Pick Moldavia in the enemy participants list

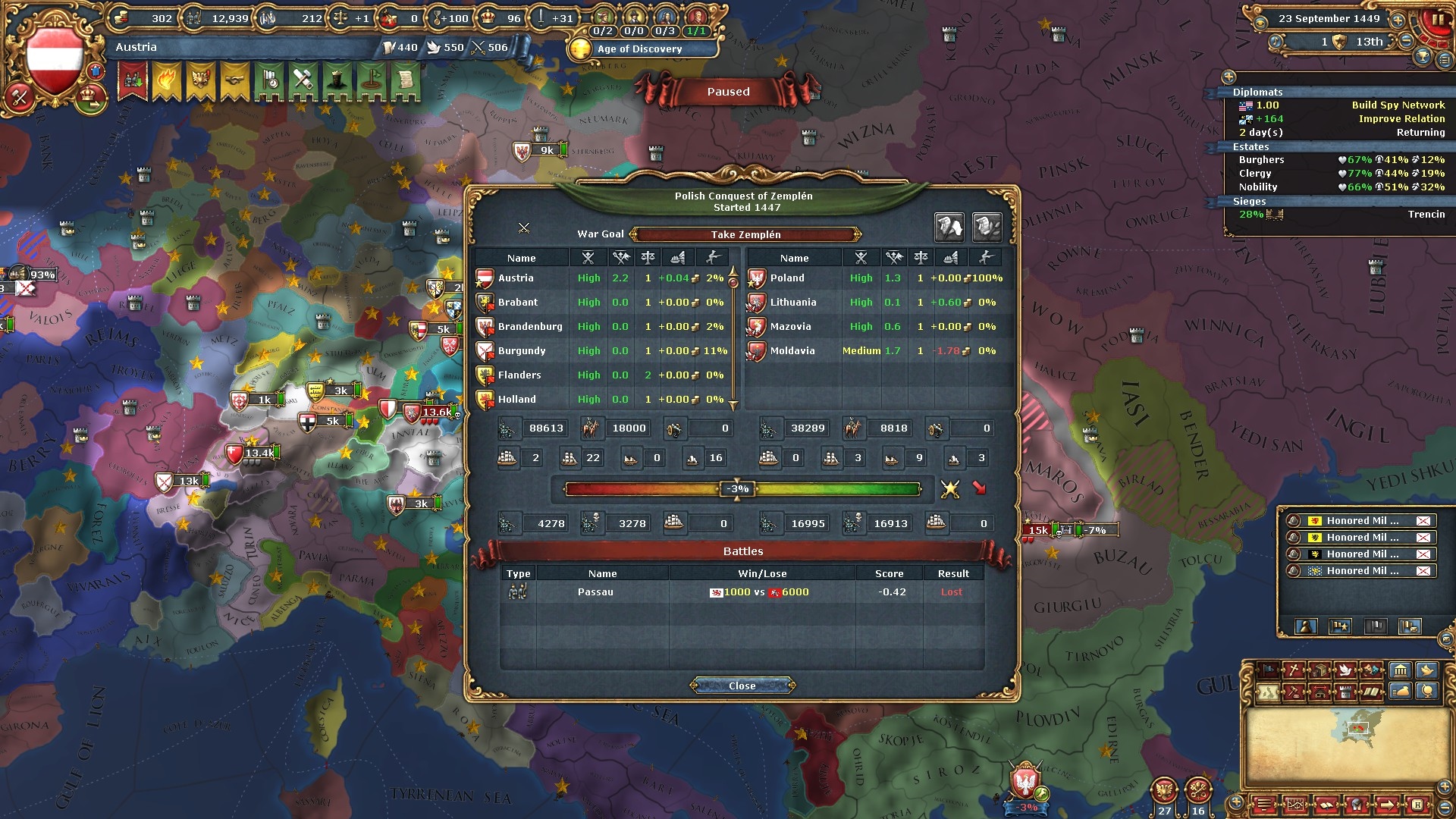[x=792, y=351]
